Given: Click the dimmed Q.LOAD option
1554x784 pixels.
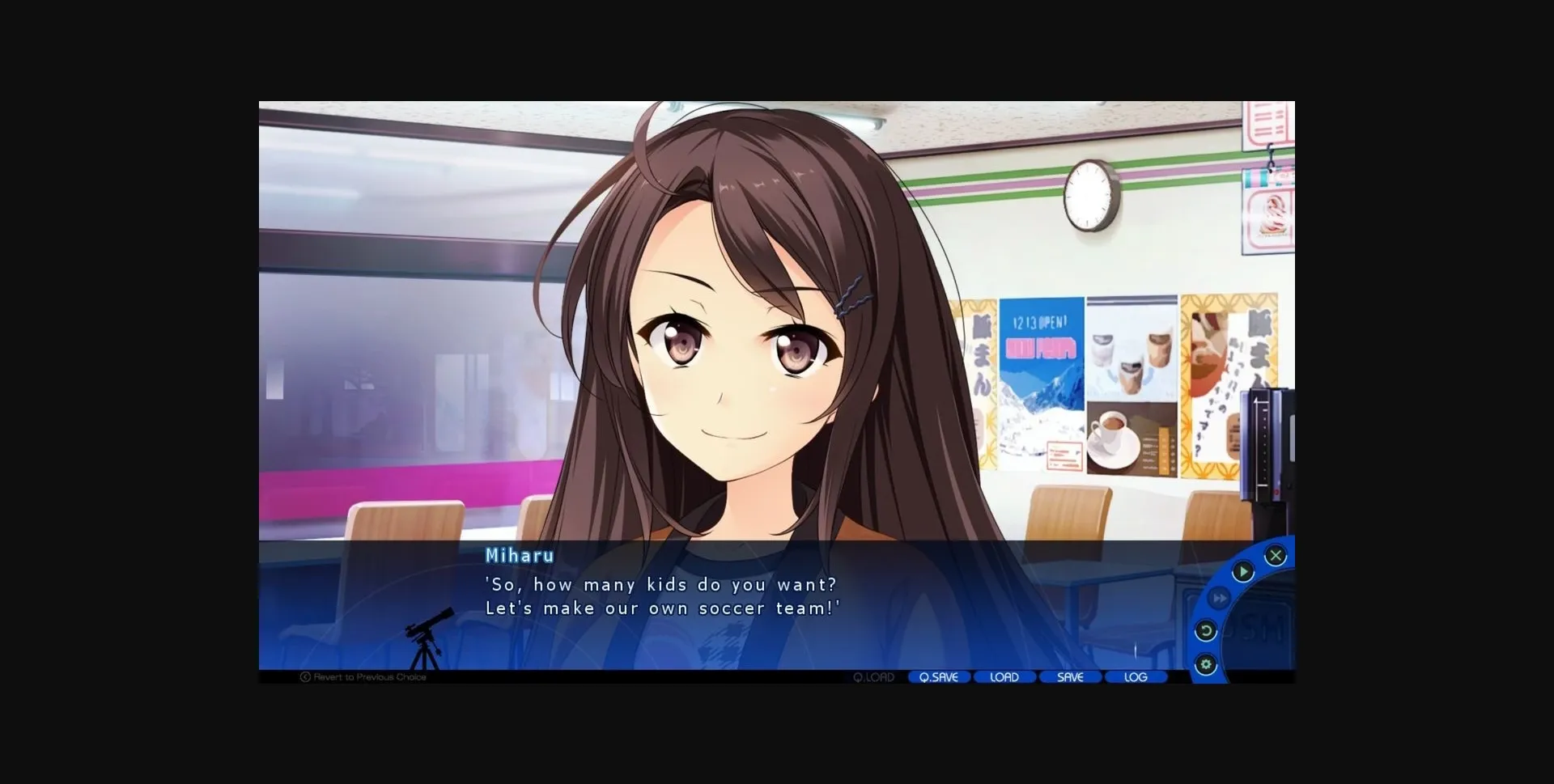Looking at the screenshot, I should coord(873,676).
